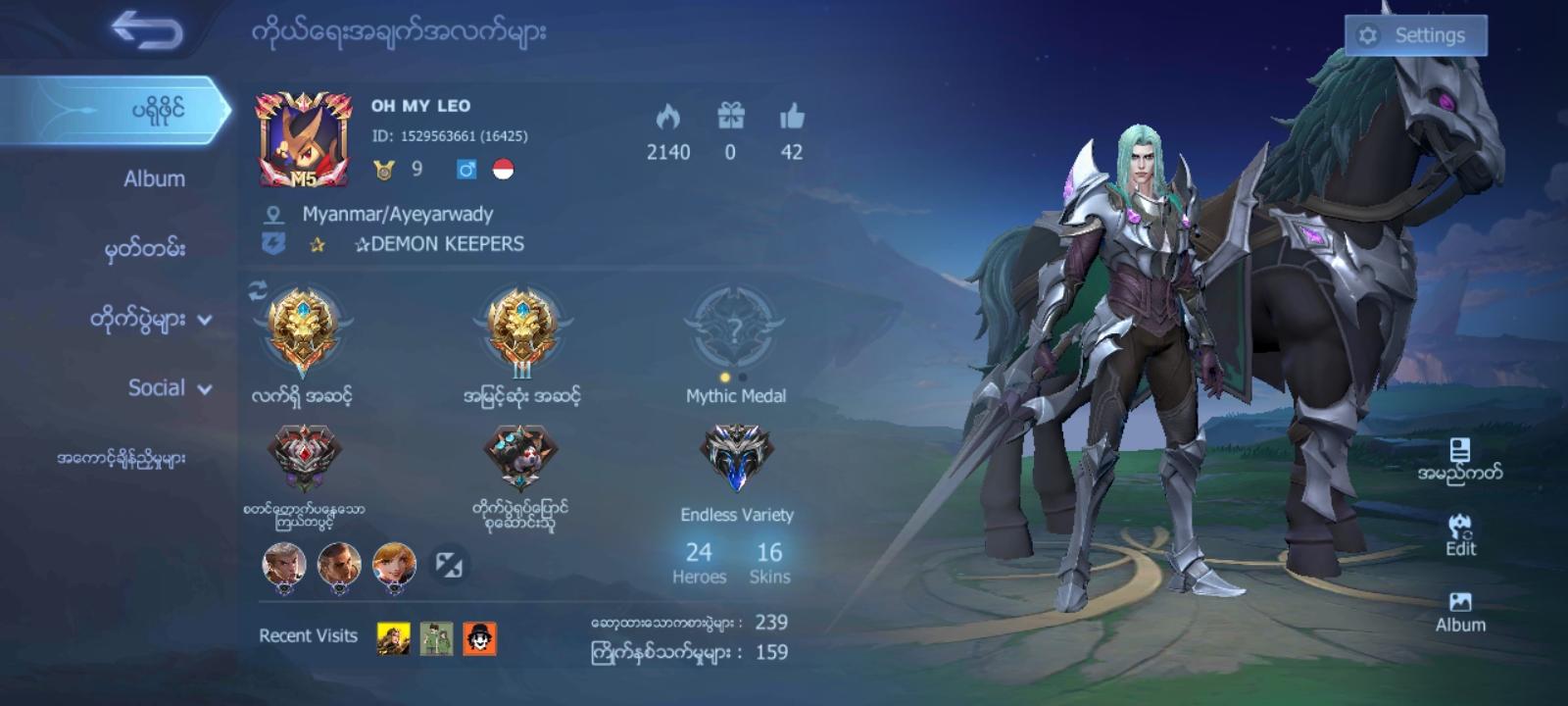Select the yellow dot under Mythic Medal

[727, 375]
